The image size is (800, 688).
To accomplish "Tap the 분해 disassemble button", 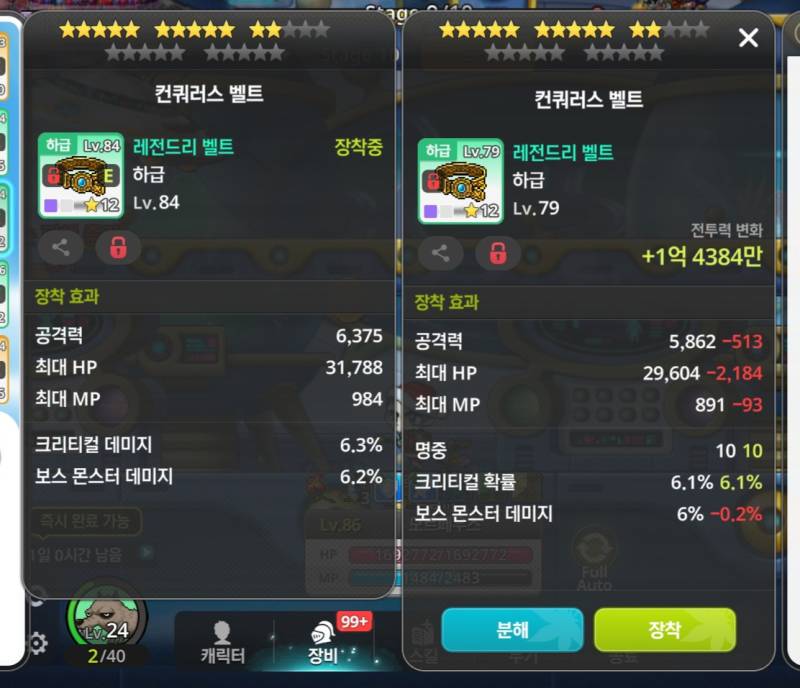I will click(513, 630).
